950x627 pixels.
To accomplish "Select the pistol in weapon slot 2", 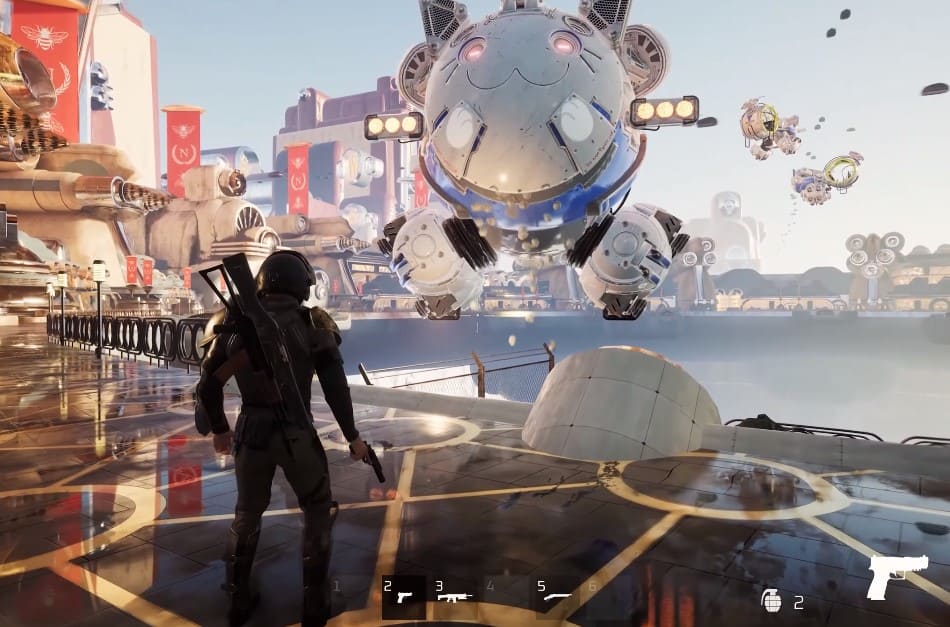I will click(403, 596).
